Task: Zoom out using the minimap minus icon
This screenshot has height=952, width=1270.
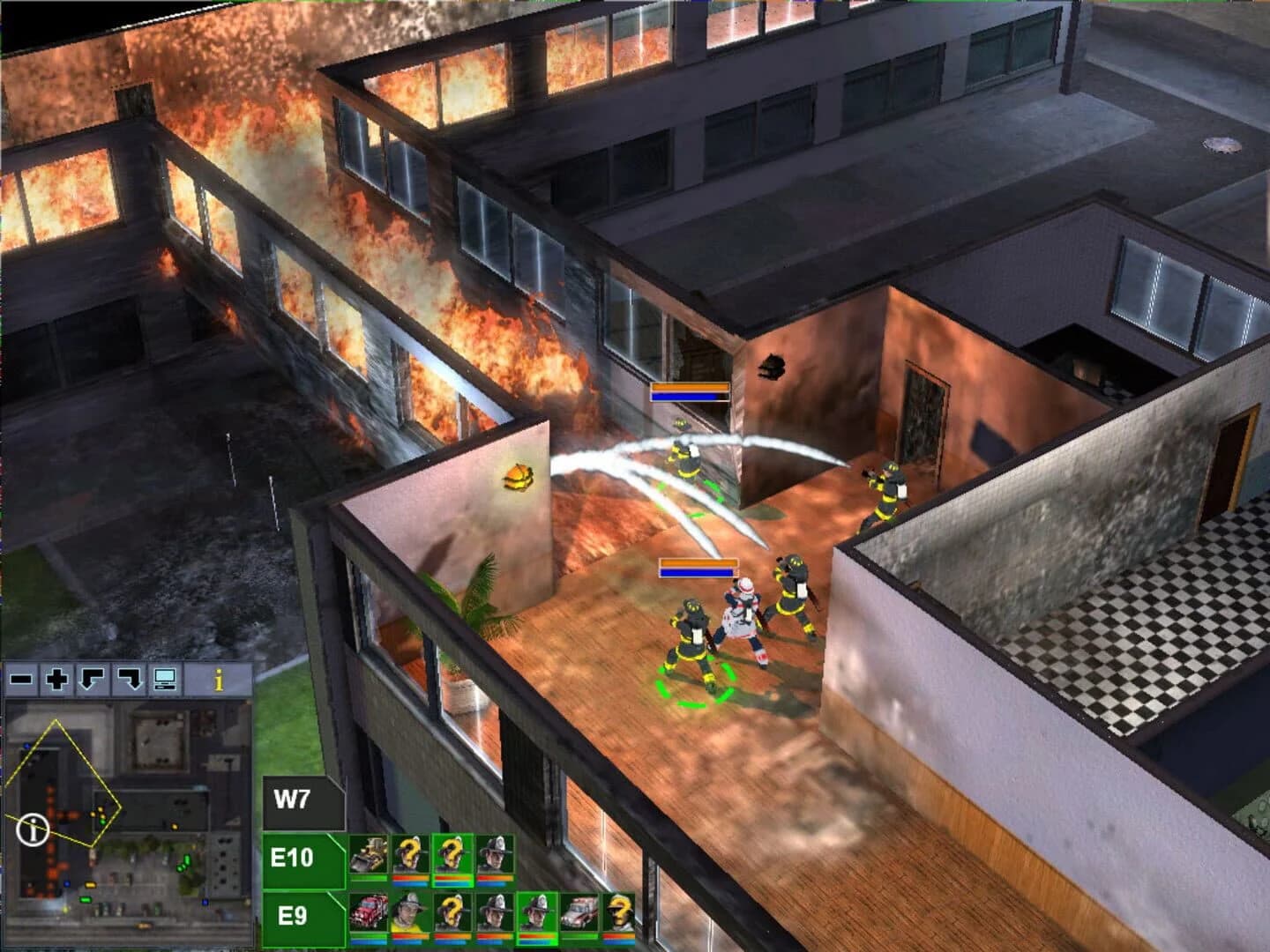Action: 20,678
